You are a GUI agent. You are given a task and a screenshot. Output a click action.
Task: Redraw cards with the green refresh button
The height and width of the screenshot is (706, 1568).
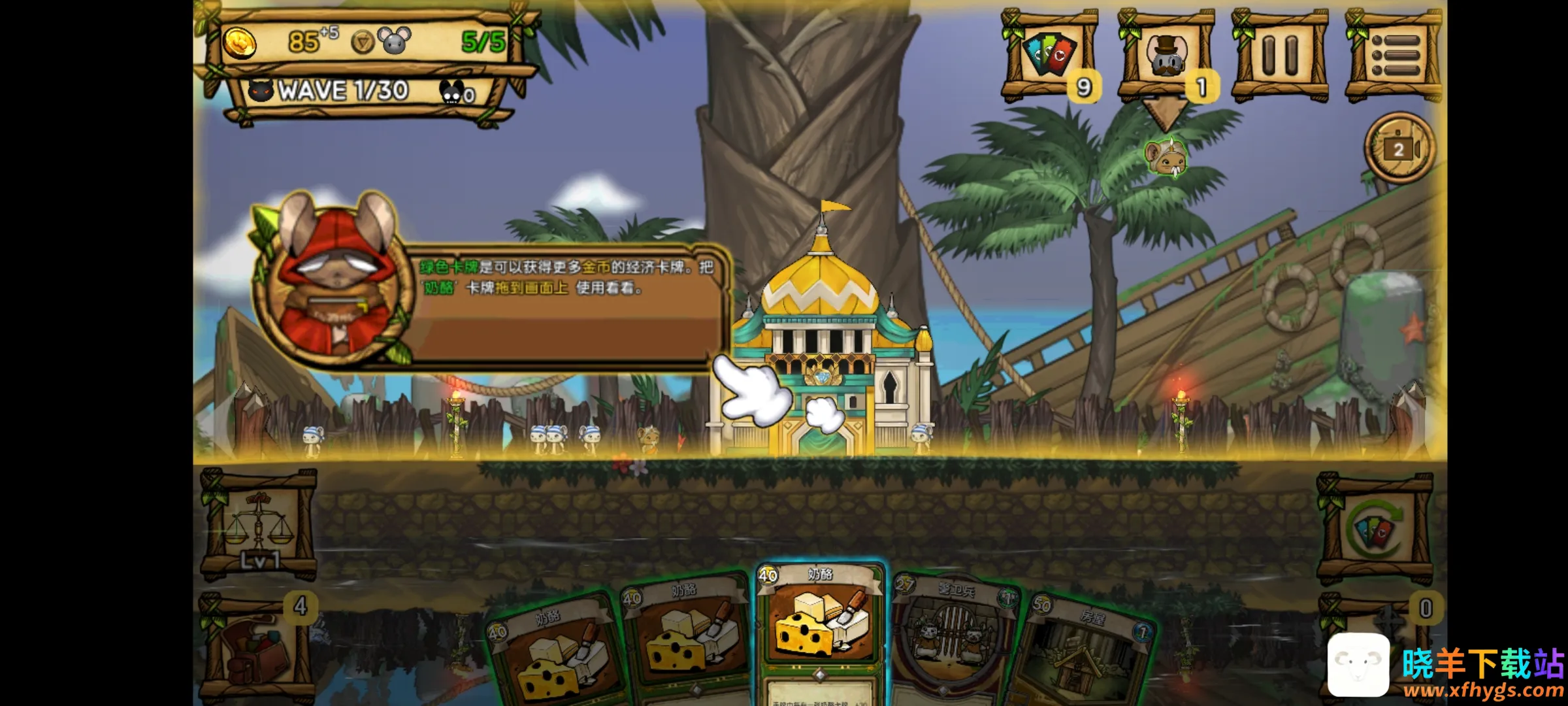[1374, 528]
